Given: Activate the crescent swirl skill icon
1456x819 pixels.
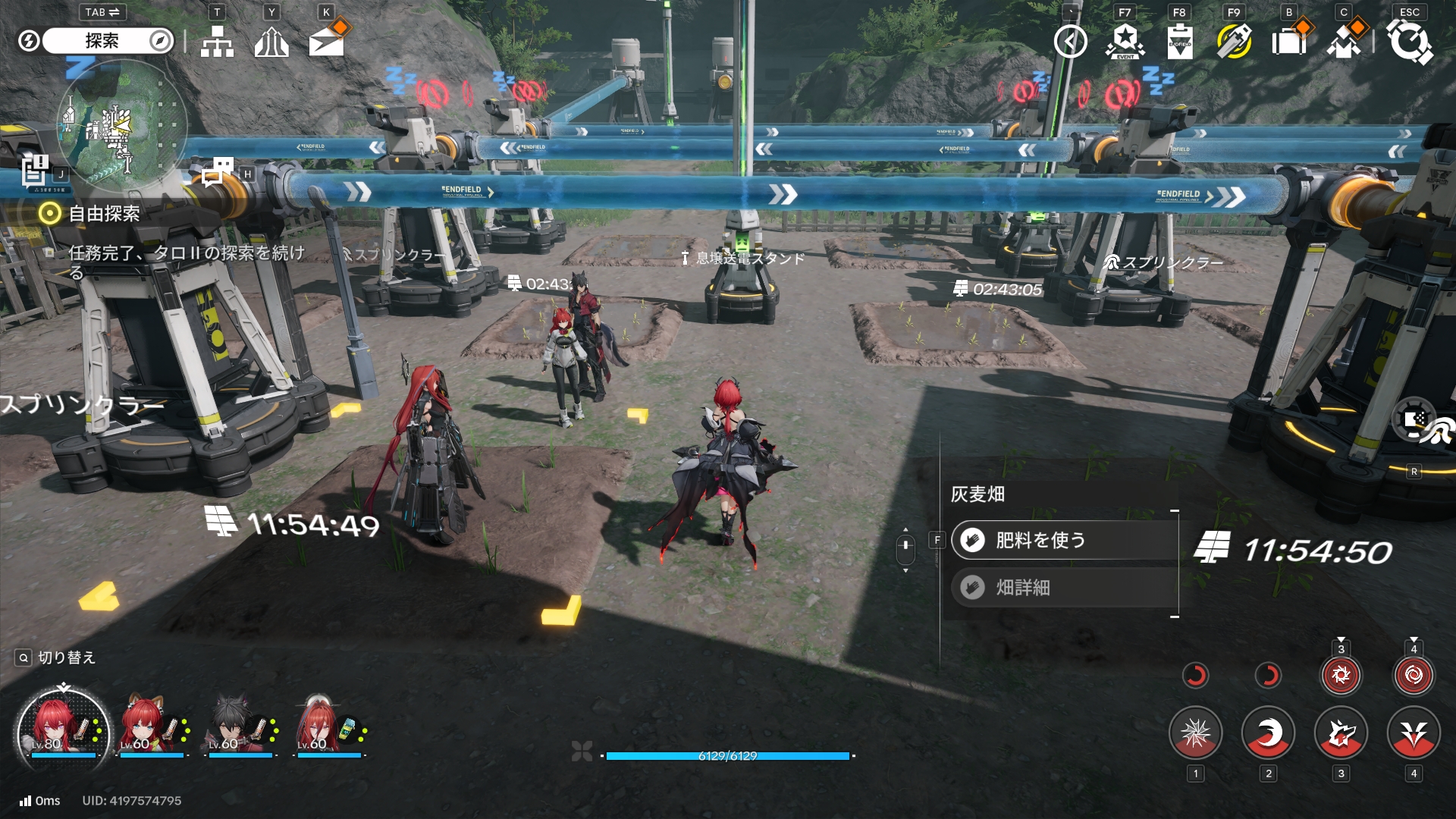Looking at the screenshot, I should 1268,733.
